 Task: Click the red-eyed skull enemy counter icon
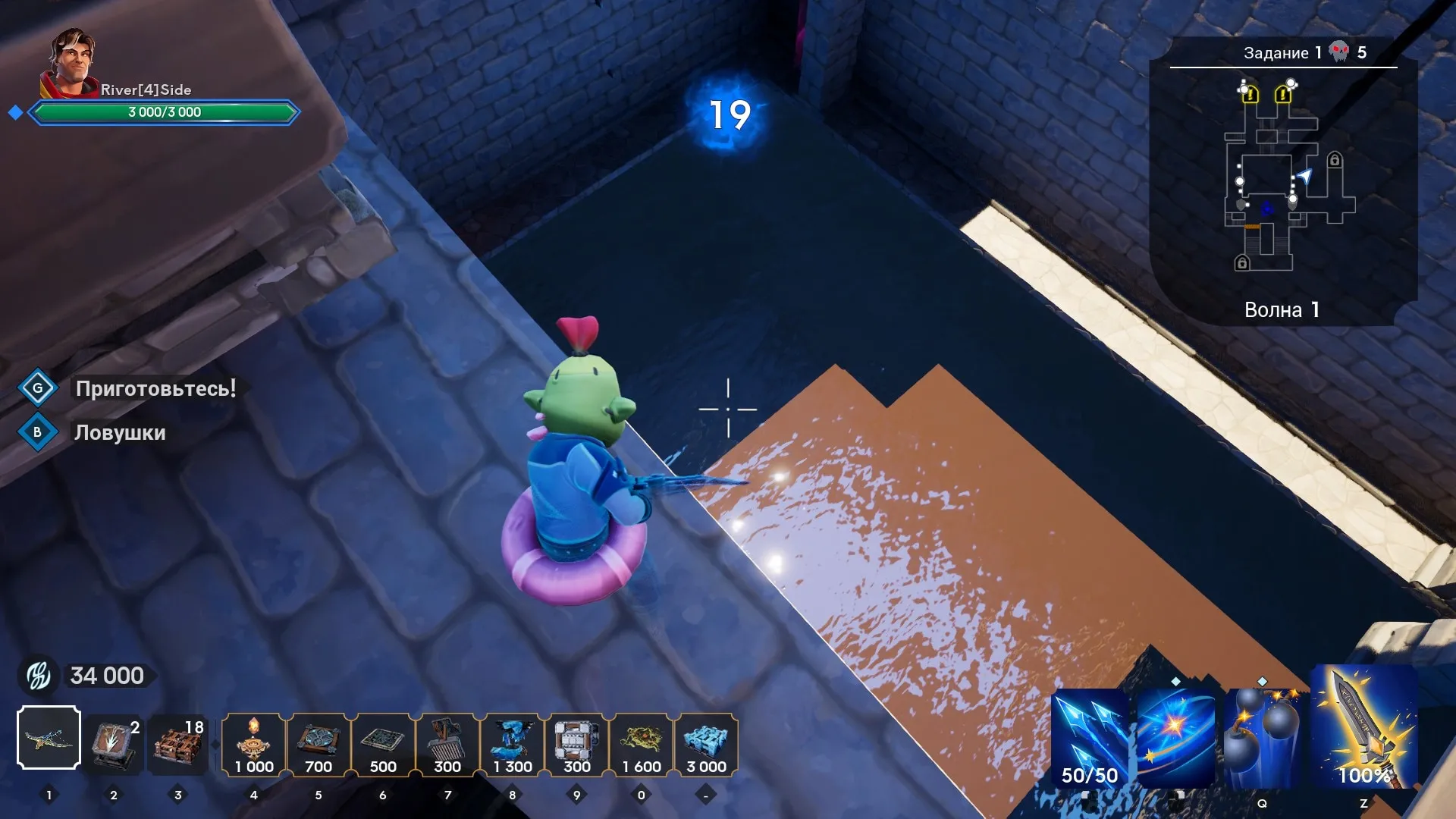click(x=1340, y=52)
